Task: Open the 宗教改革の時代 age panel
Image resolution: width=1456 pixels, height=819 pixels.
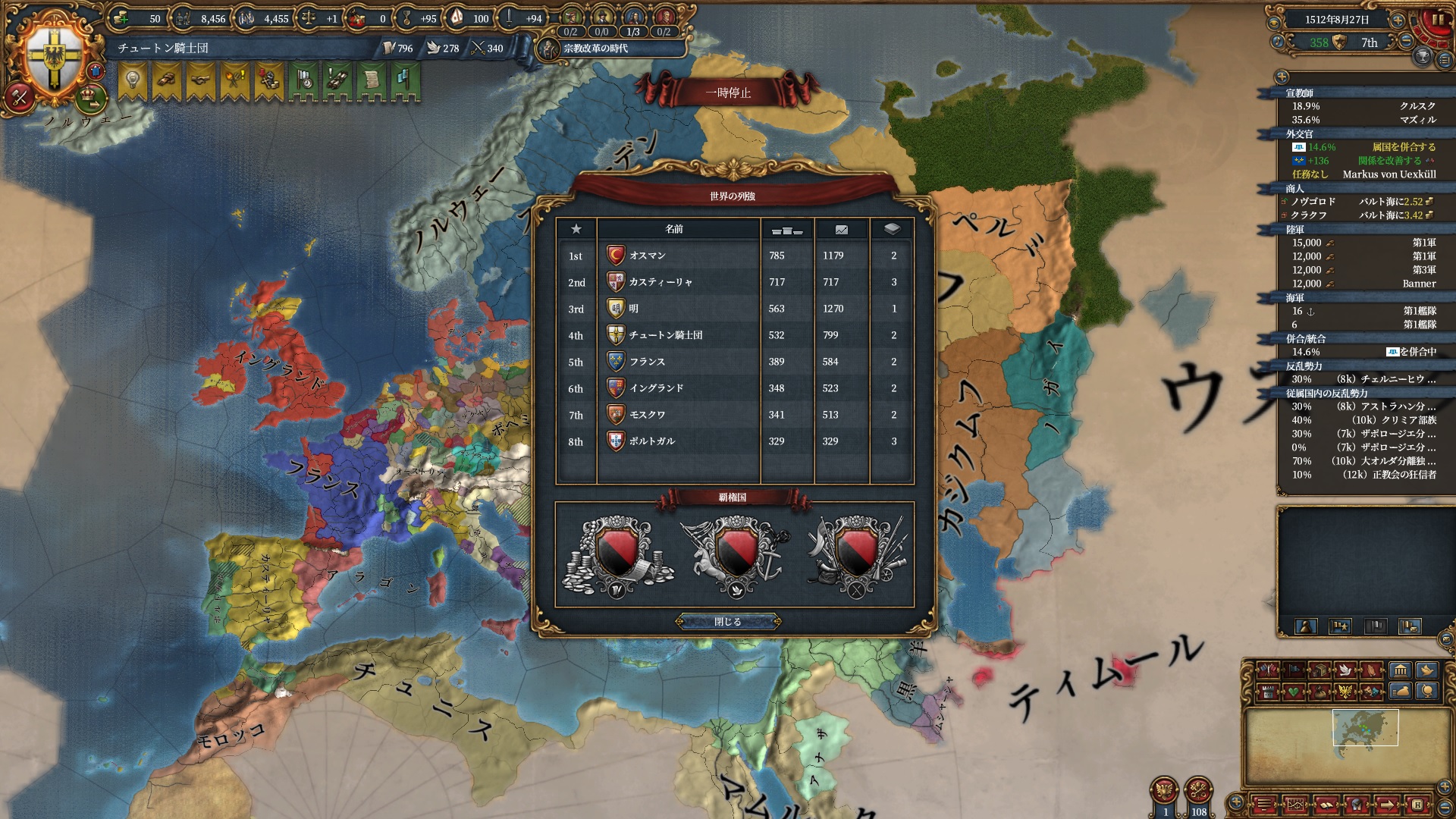Action: coord(595,49)
